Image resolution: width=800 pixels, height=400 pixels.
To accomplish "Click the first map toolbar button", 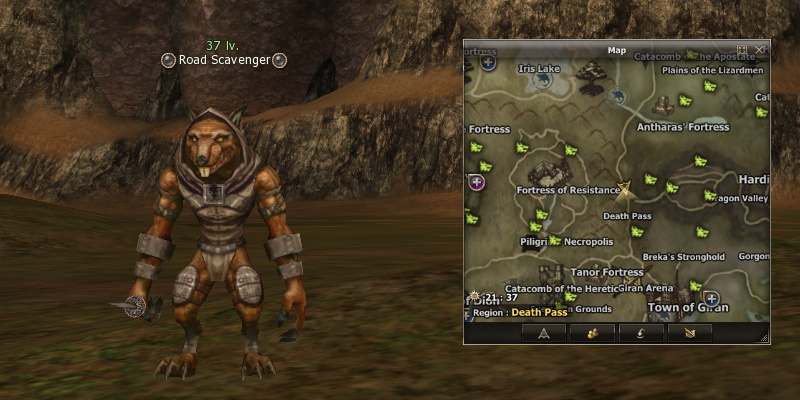I will (544, 333).
